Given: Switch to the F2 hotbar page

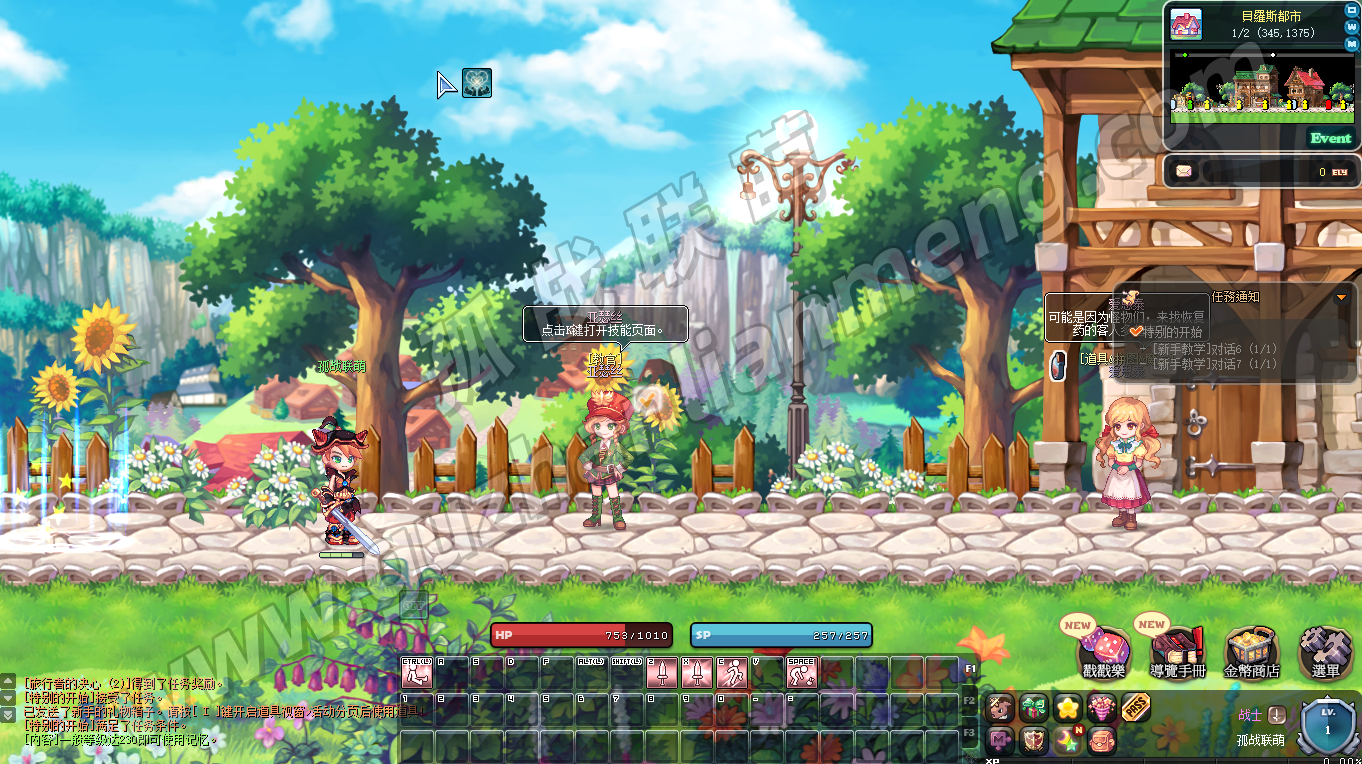Looking at the screenshot, I should 968,701.
